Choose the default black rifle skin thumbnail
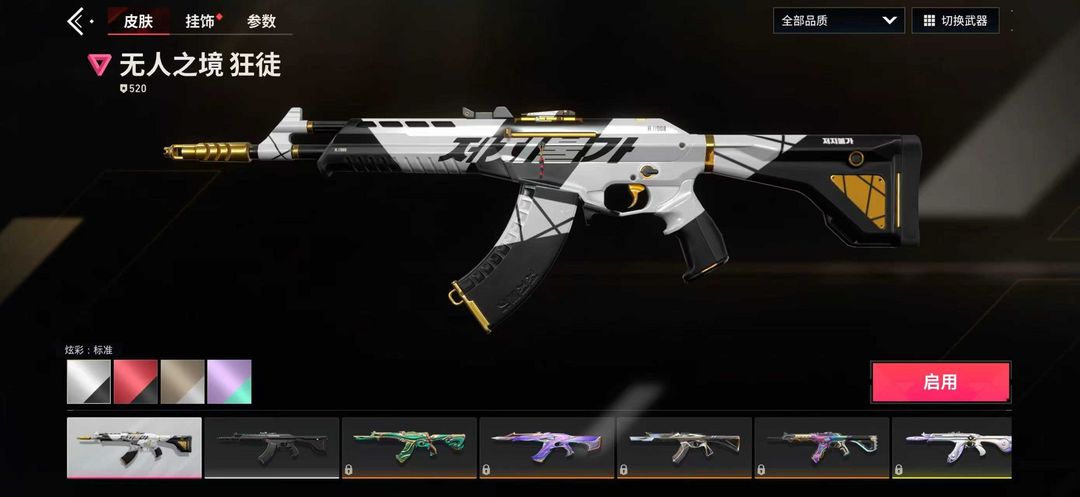The width and height of the screenshot is (1080, 497). pos(271,447)
